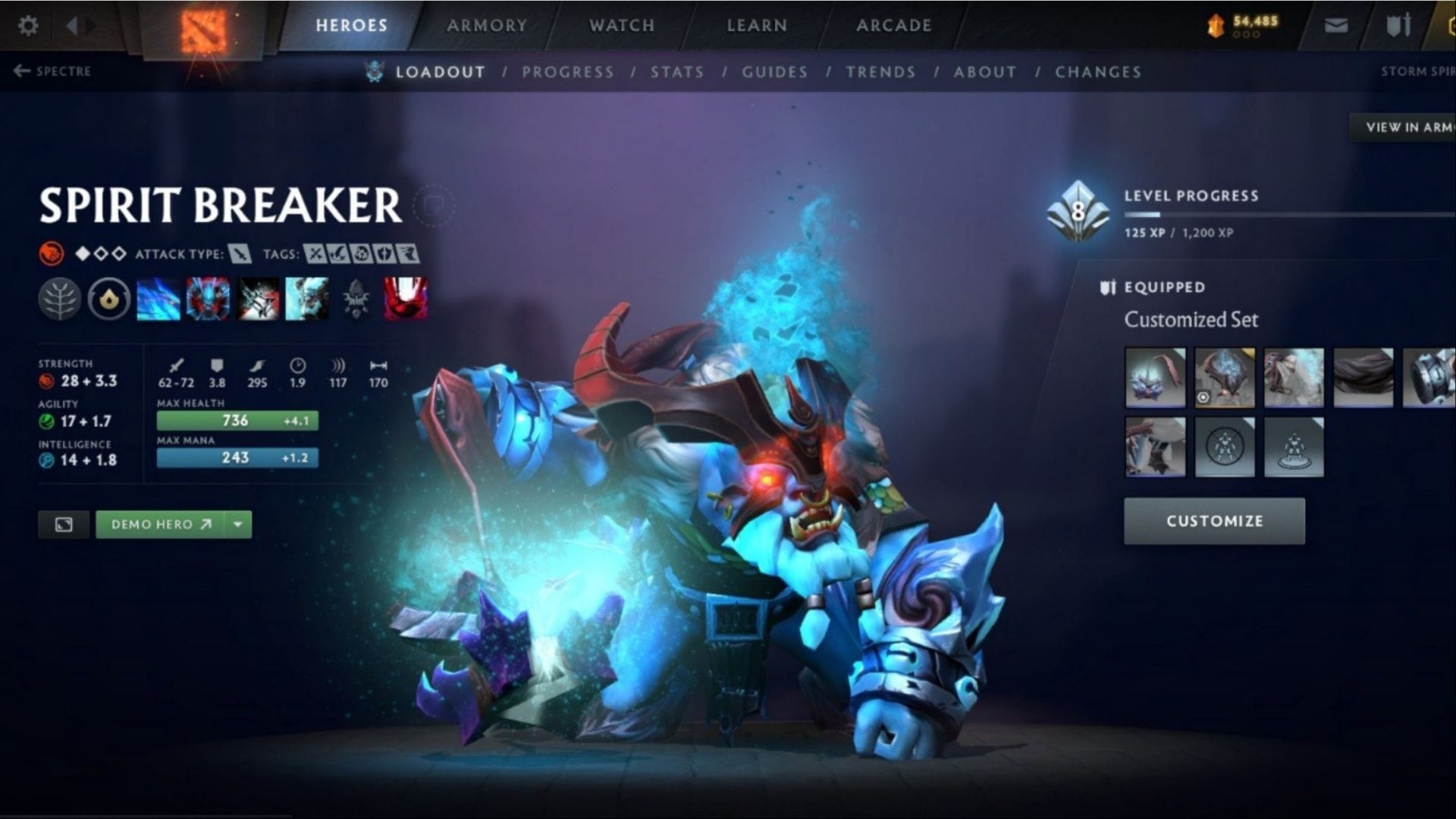
Task: Switch to the Trends section
Action: [x=880, y=72]
